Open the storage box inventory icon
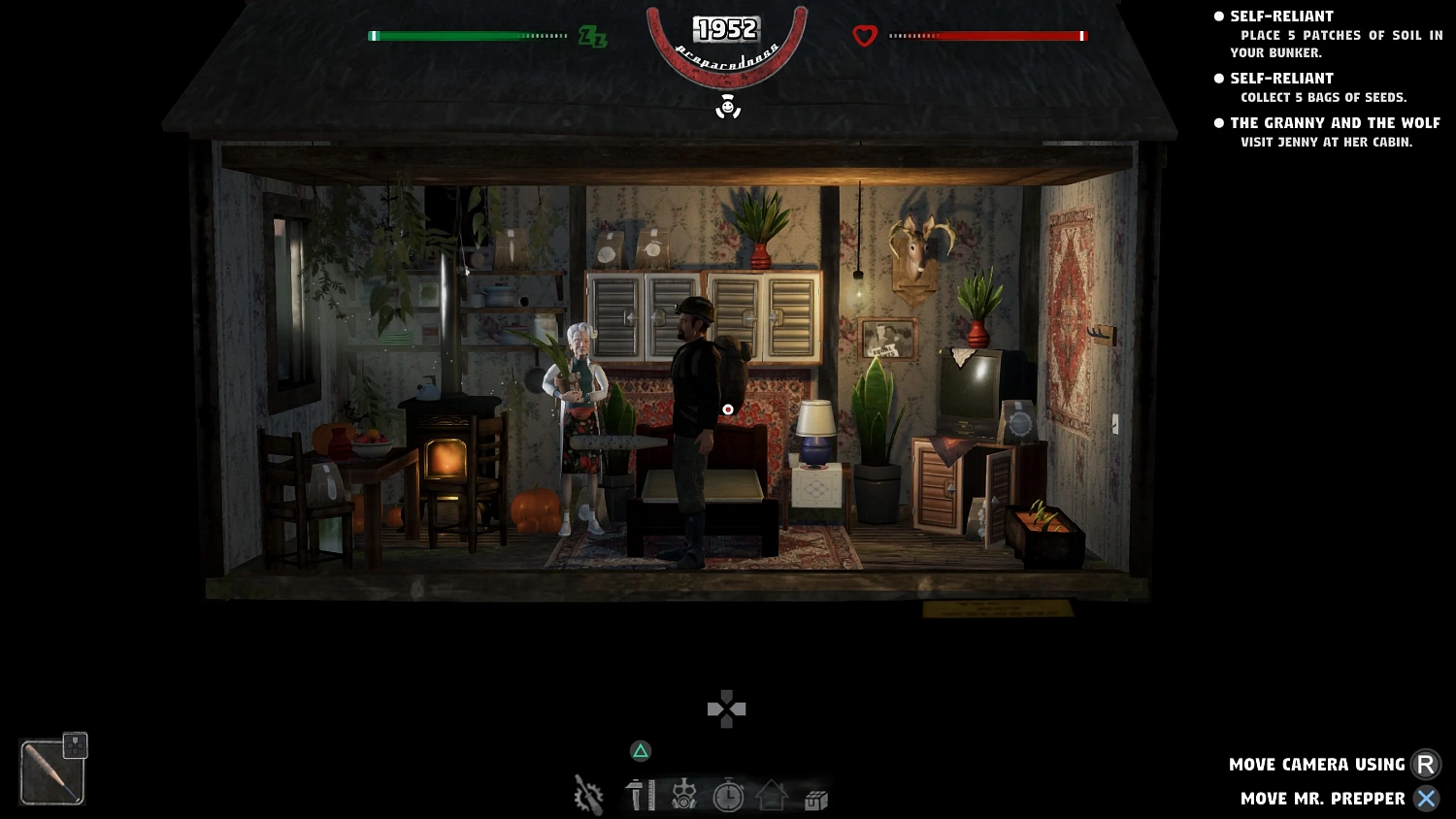Viewport: 1456px width, 819px height. [x=814, y=796]
